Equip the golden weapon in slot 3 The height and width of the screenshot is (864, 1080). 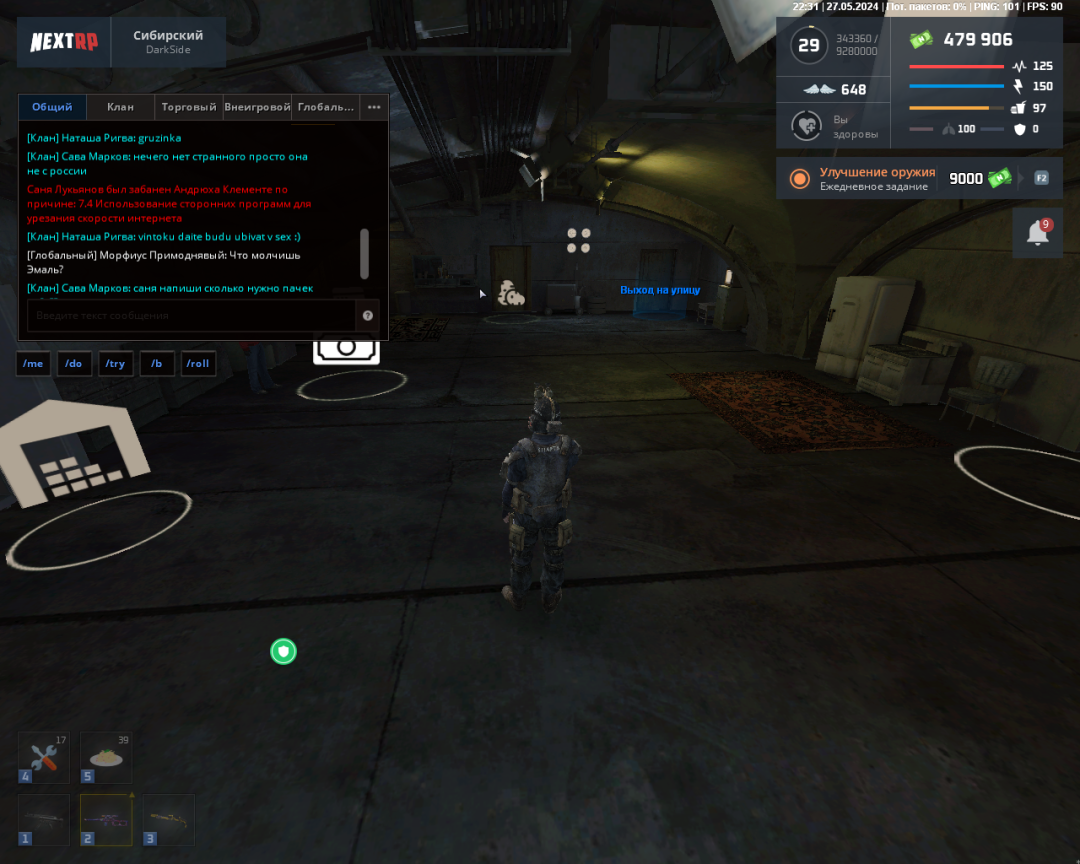click(x=168, y=820)
